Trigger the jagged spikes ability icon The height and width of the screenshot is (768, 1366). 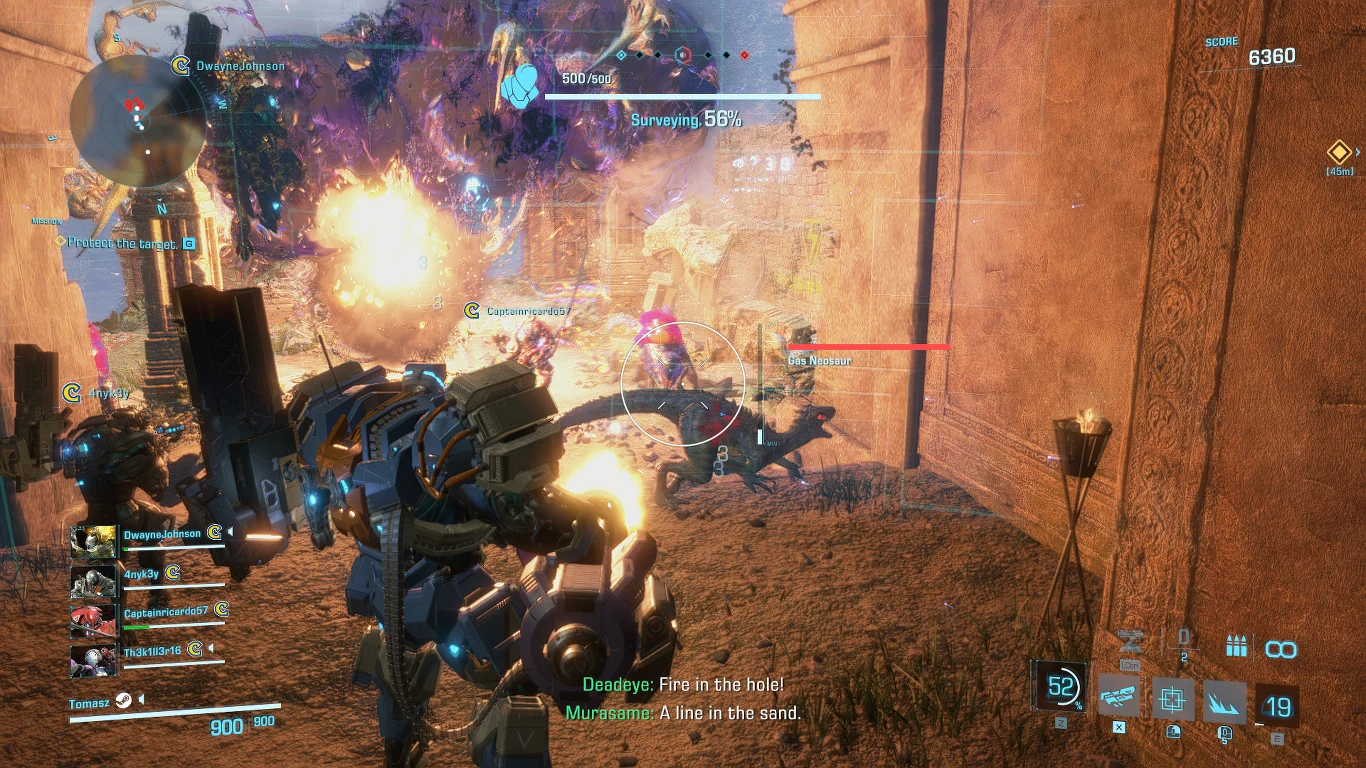click(1224, 701)
